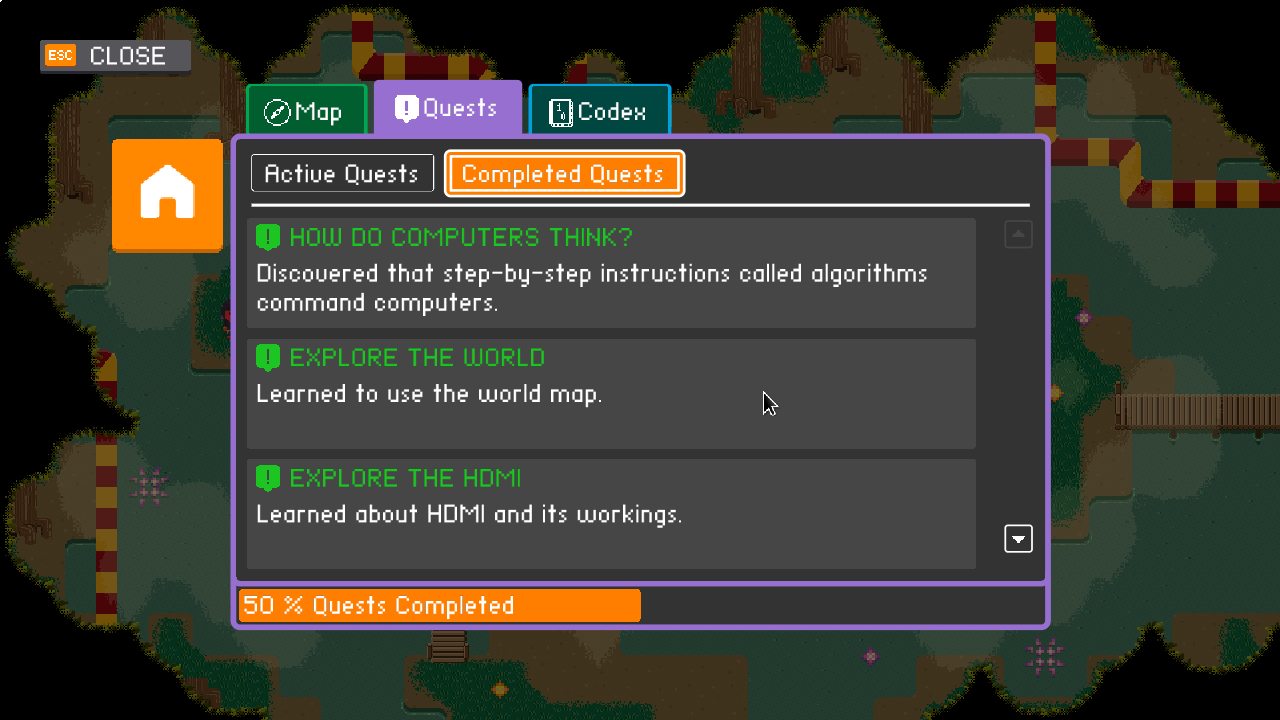Click the CLOSE button

[115, 56]
